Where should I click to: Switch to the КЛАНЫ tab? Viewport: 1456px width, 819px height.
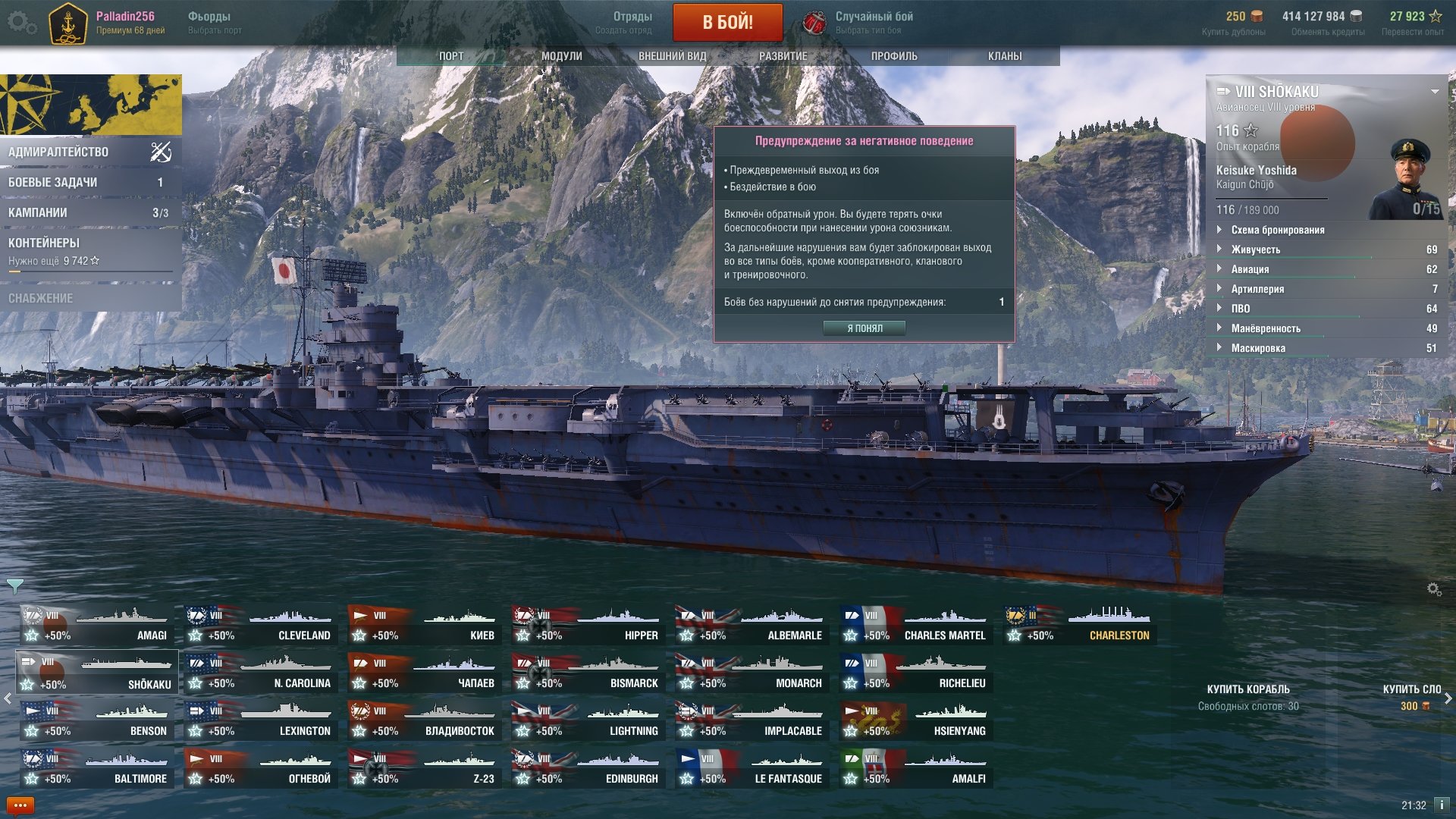point(1005,56)
